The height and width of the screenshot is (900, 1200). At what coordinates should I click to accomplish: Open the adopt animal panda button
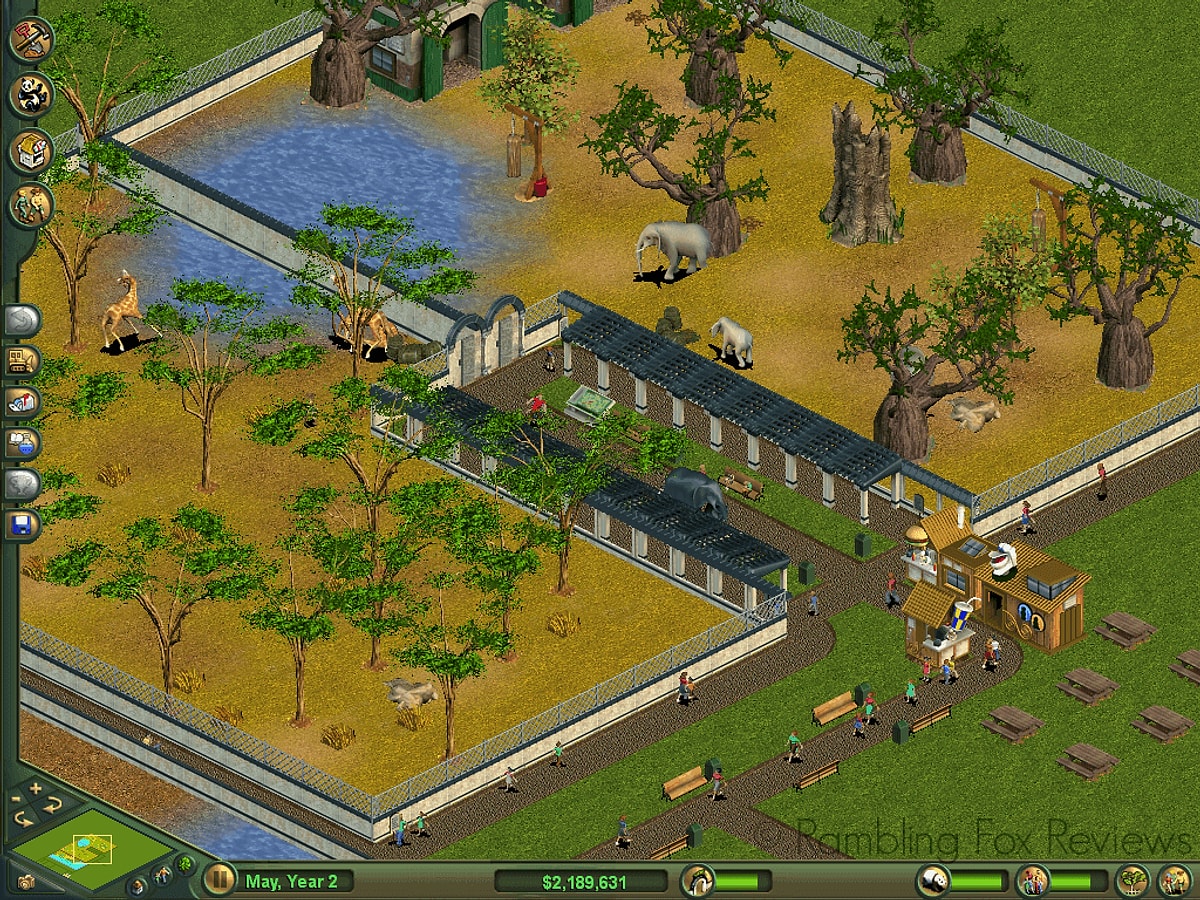[x=30, y=95]
